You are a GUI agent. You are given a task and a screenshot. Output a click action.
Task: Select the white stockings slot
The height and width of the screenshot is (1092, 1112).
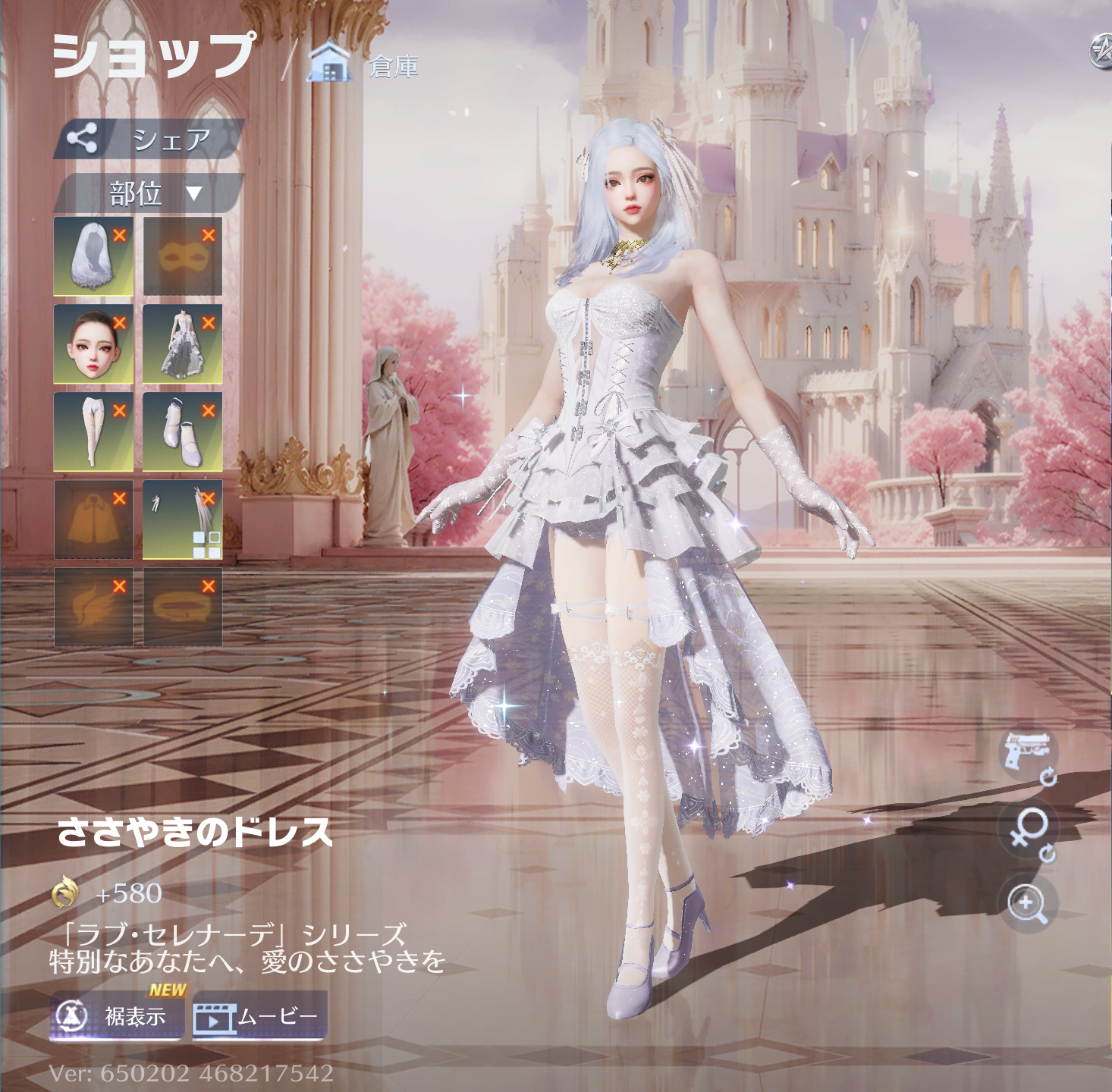(93, 431)
